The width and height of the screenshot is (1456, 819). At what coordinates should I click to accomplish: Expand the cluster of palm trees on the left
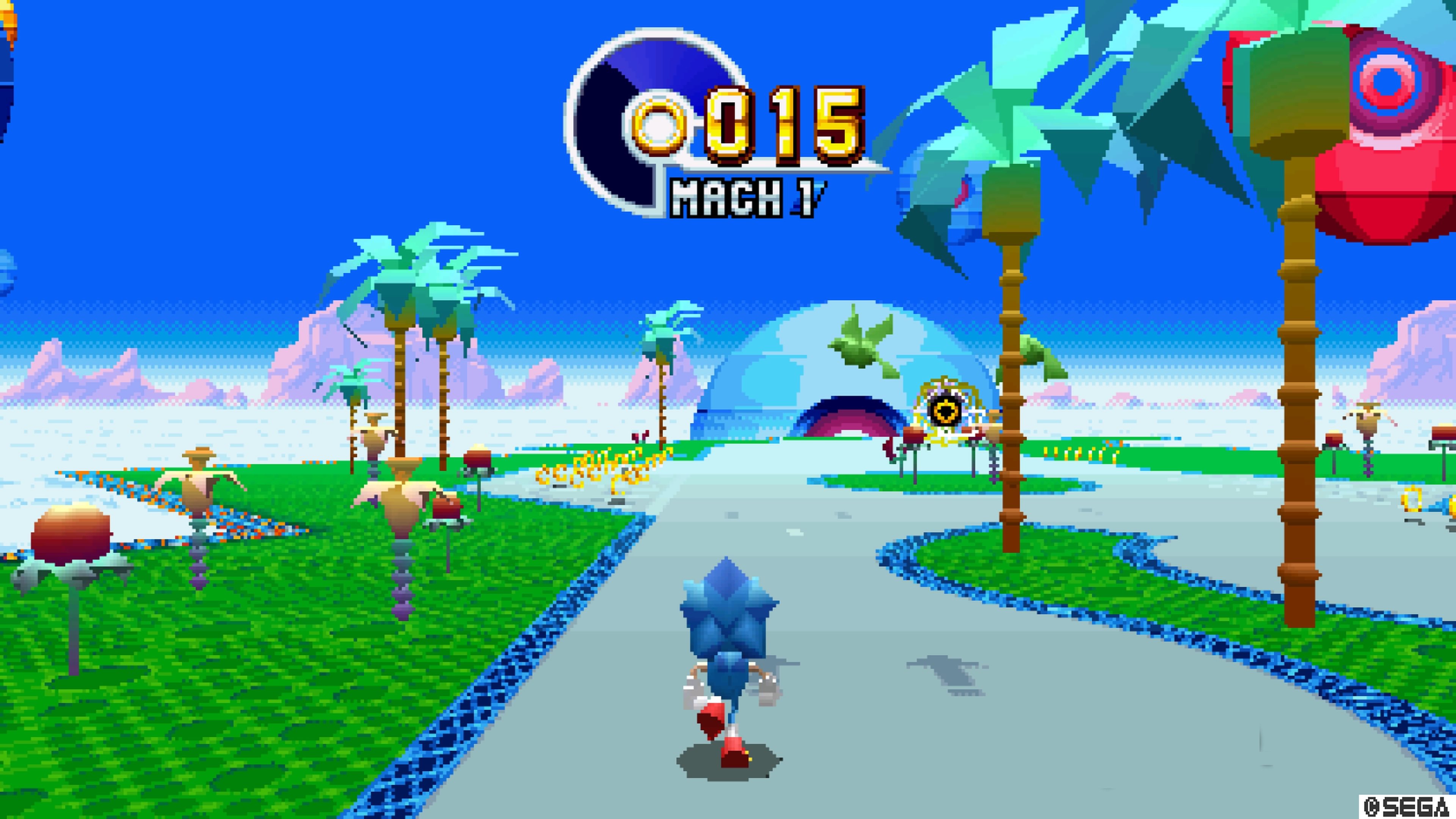(x=407, y=282)
